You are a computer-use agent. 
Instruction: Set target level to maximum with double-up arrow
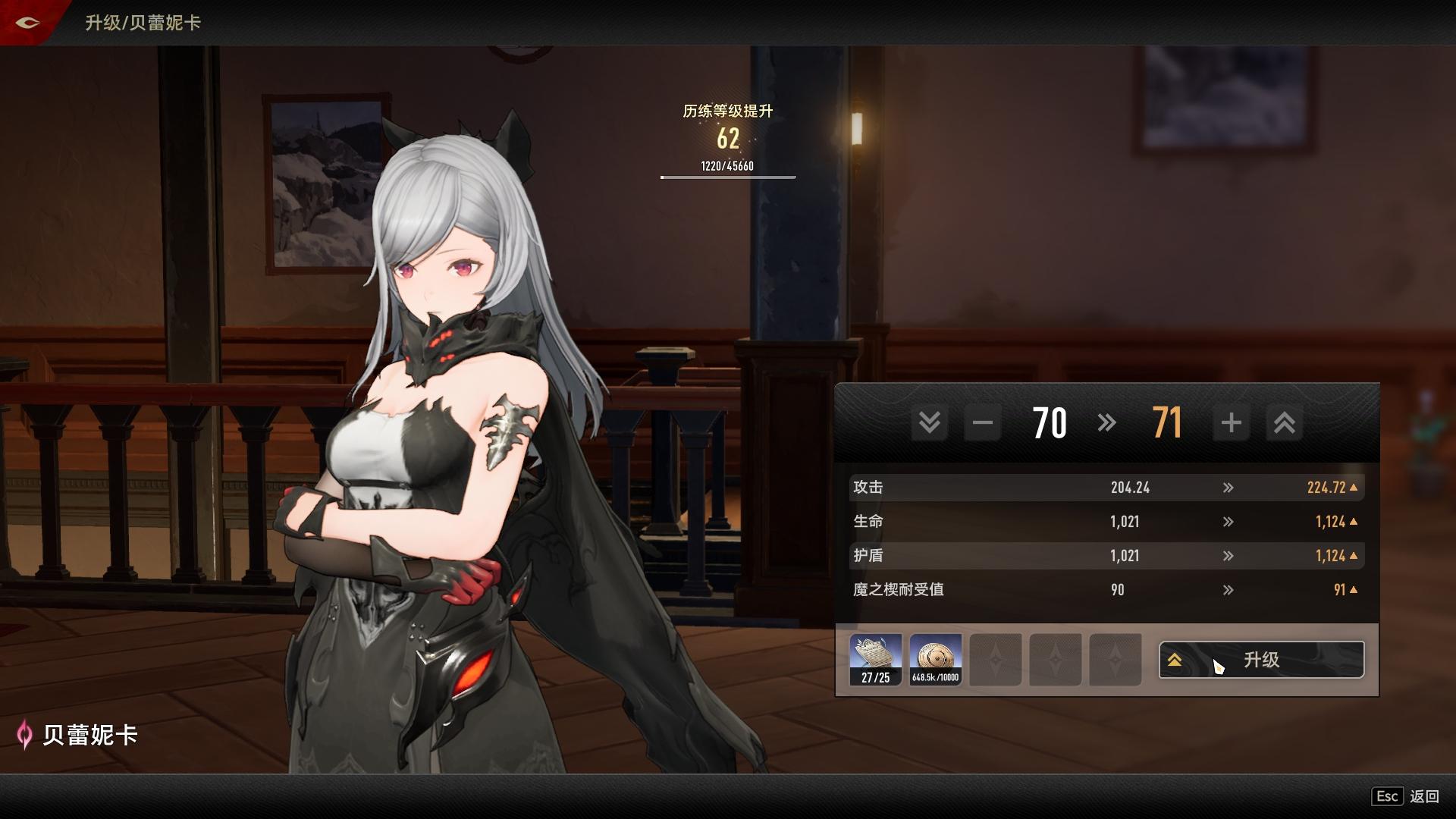(x=1284, y=422)
